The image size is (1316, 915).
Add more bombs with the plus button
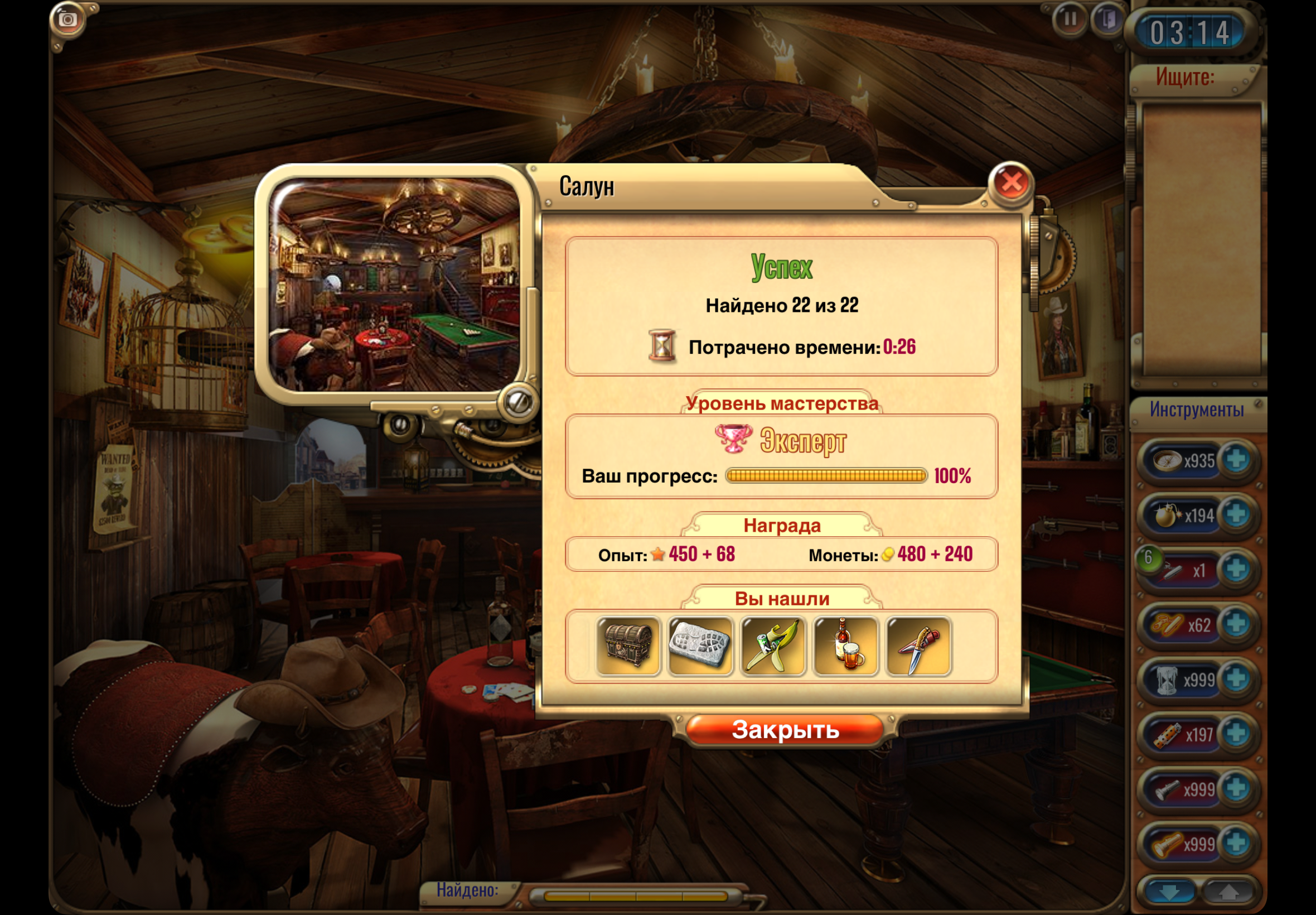pos(1235,514)
